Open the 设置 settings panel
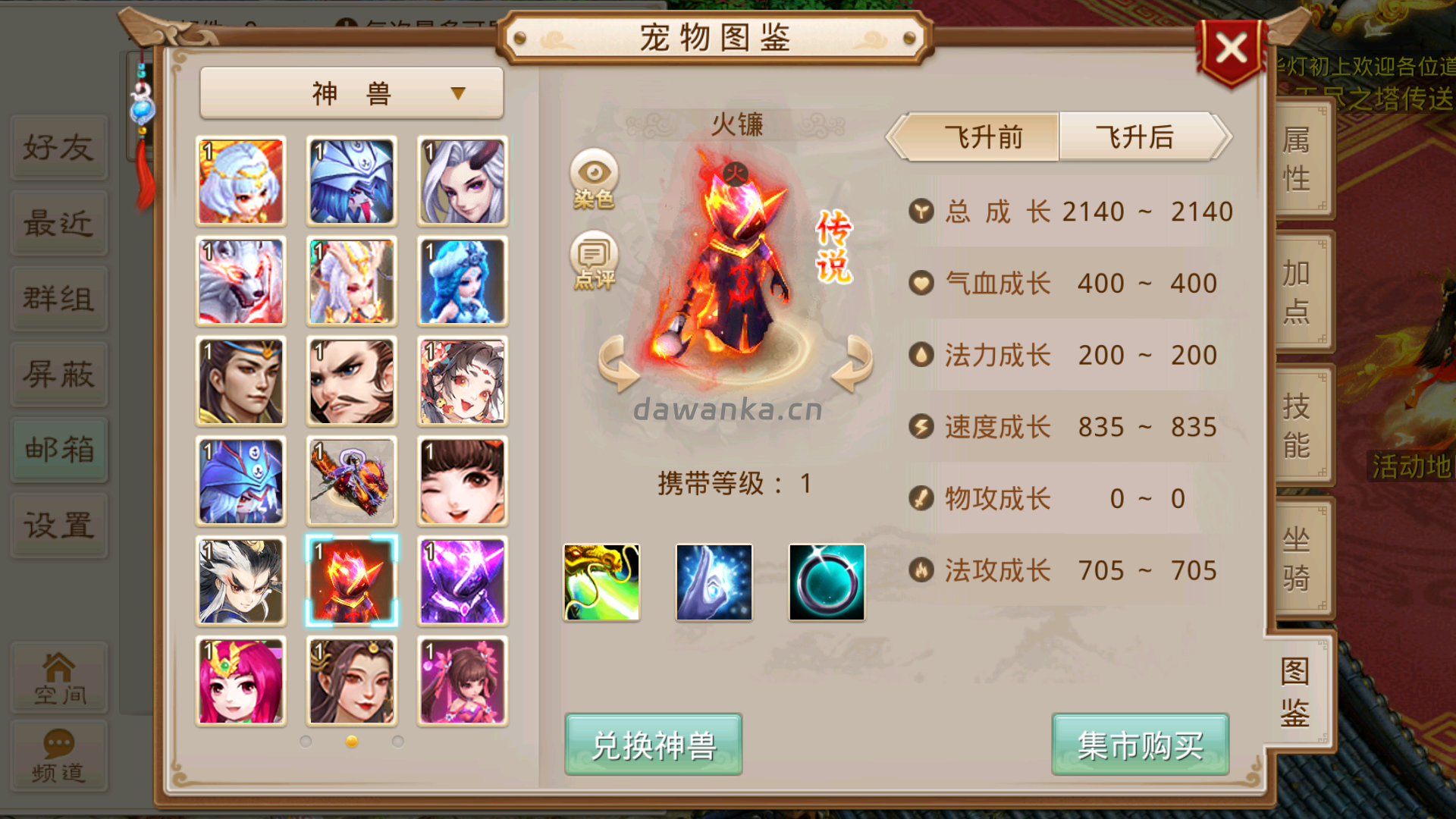This screenshot has height=819, width=1456. click(x=59, y=526)
